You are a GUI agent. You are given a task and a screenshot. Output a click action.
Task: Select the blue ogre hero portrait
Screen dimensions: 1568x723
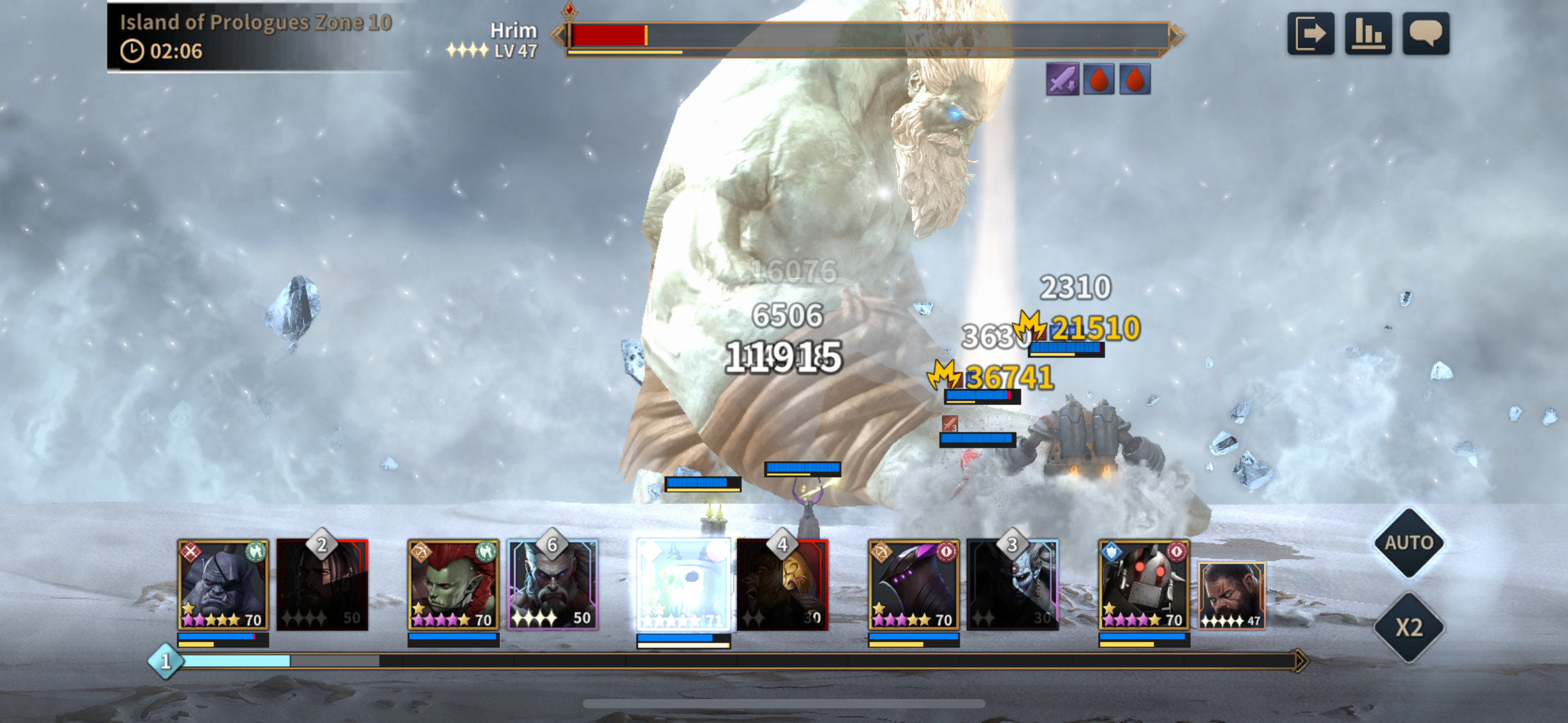pos(223,584)
